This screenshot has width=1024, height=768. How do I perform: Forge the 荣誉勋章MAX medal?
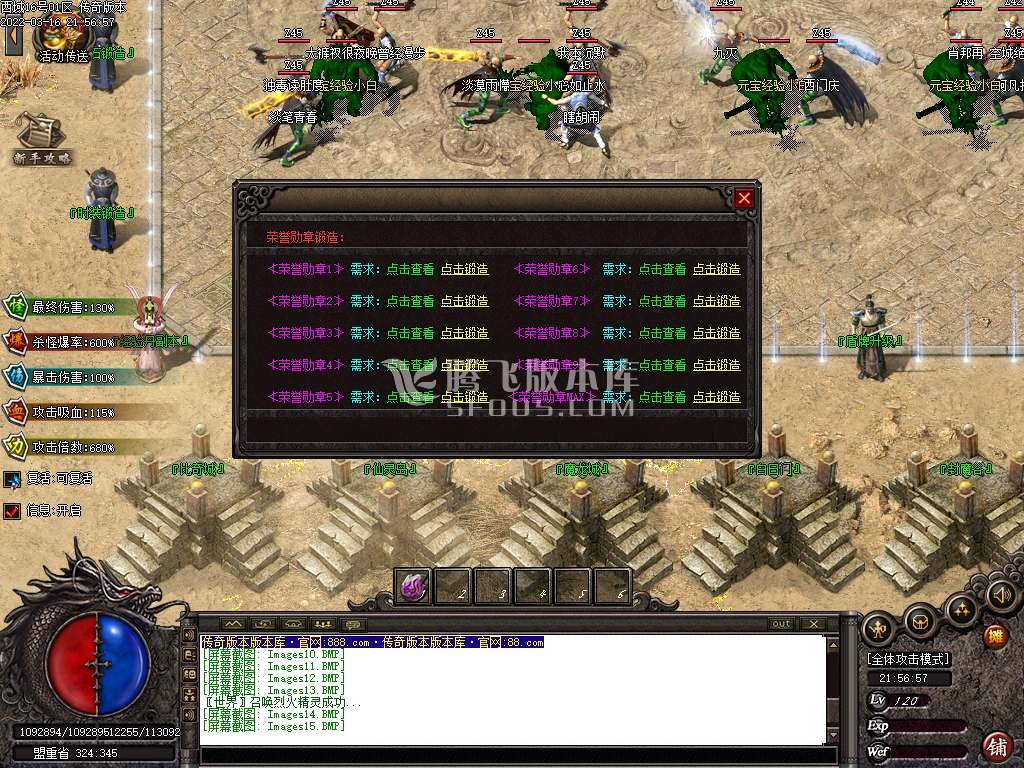(x=717, y=397)
